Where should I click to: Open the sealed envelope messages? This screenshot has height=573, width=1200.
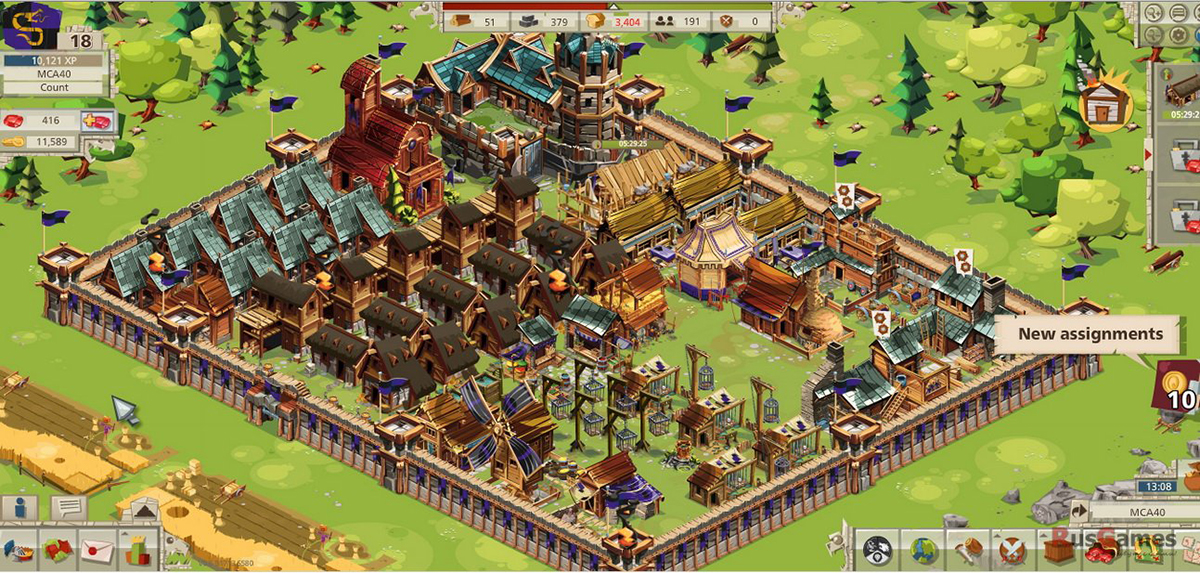[x=97, y=551]
